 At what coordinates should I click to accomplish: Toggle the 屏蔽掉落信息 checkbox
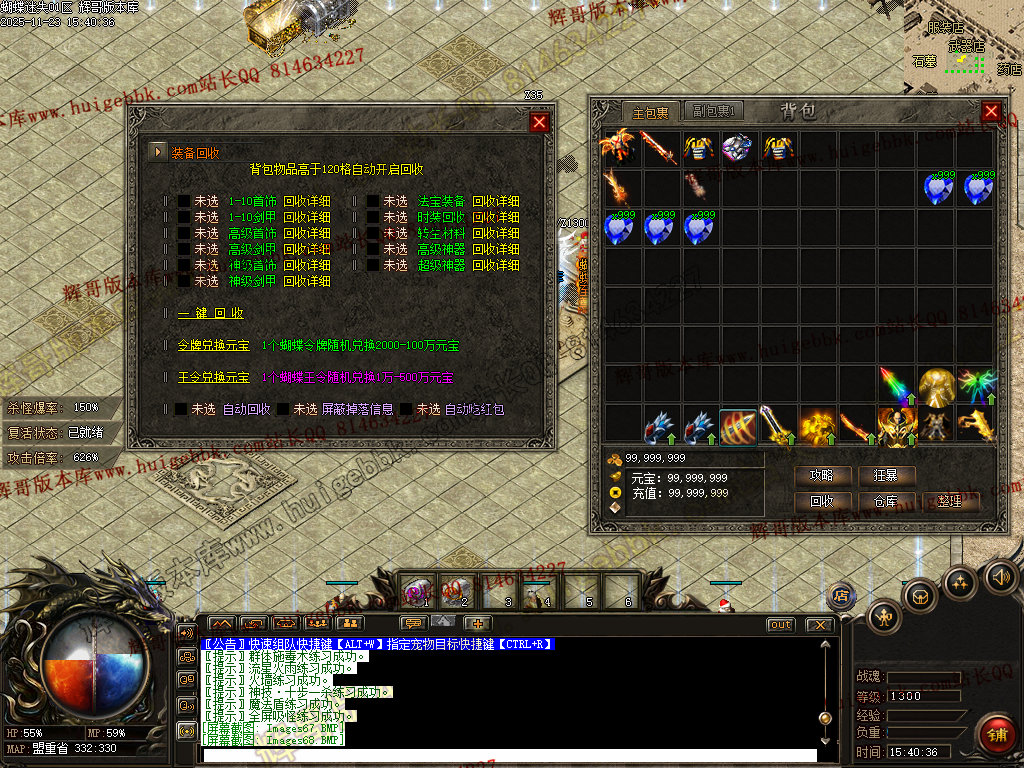point(284,409)
